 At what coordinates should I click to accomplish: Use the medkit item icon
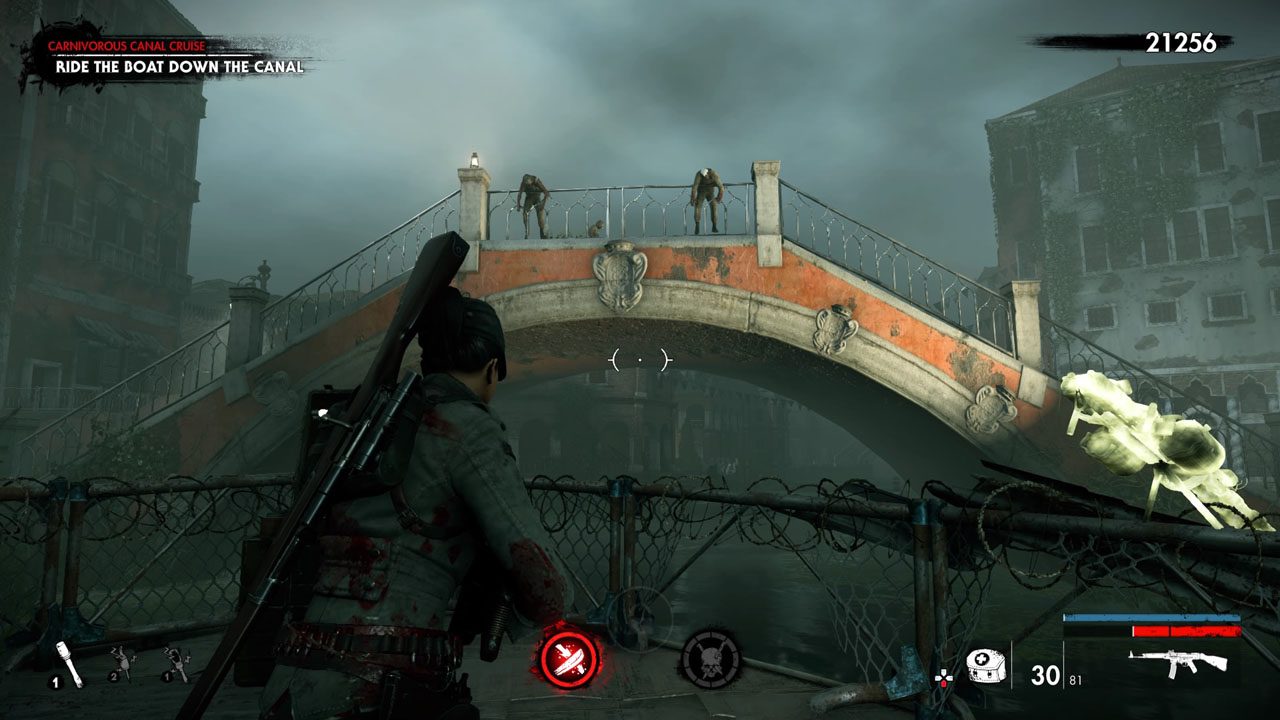(x=983, y=663)
